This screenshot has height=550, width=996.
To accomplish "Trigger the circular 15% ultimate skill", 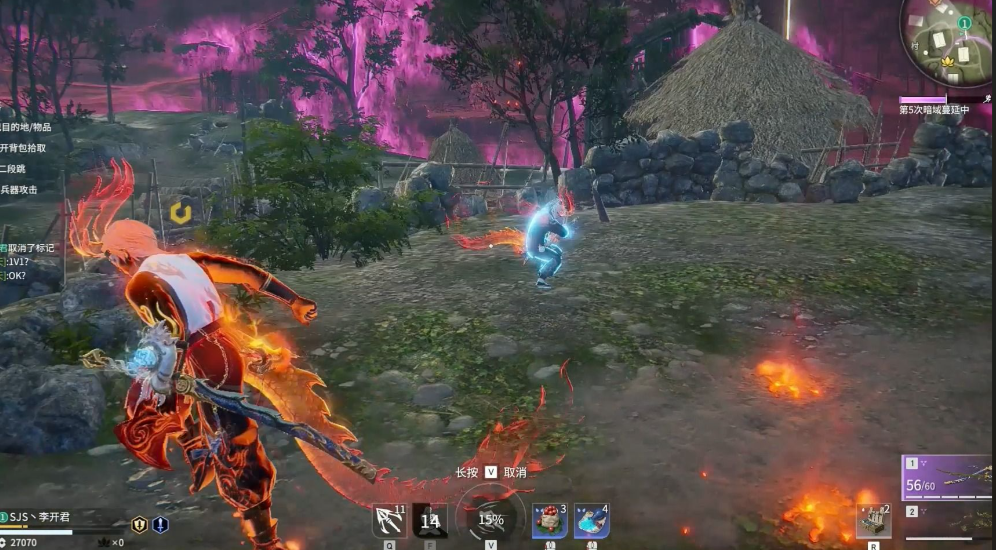I will [490, 519].
